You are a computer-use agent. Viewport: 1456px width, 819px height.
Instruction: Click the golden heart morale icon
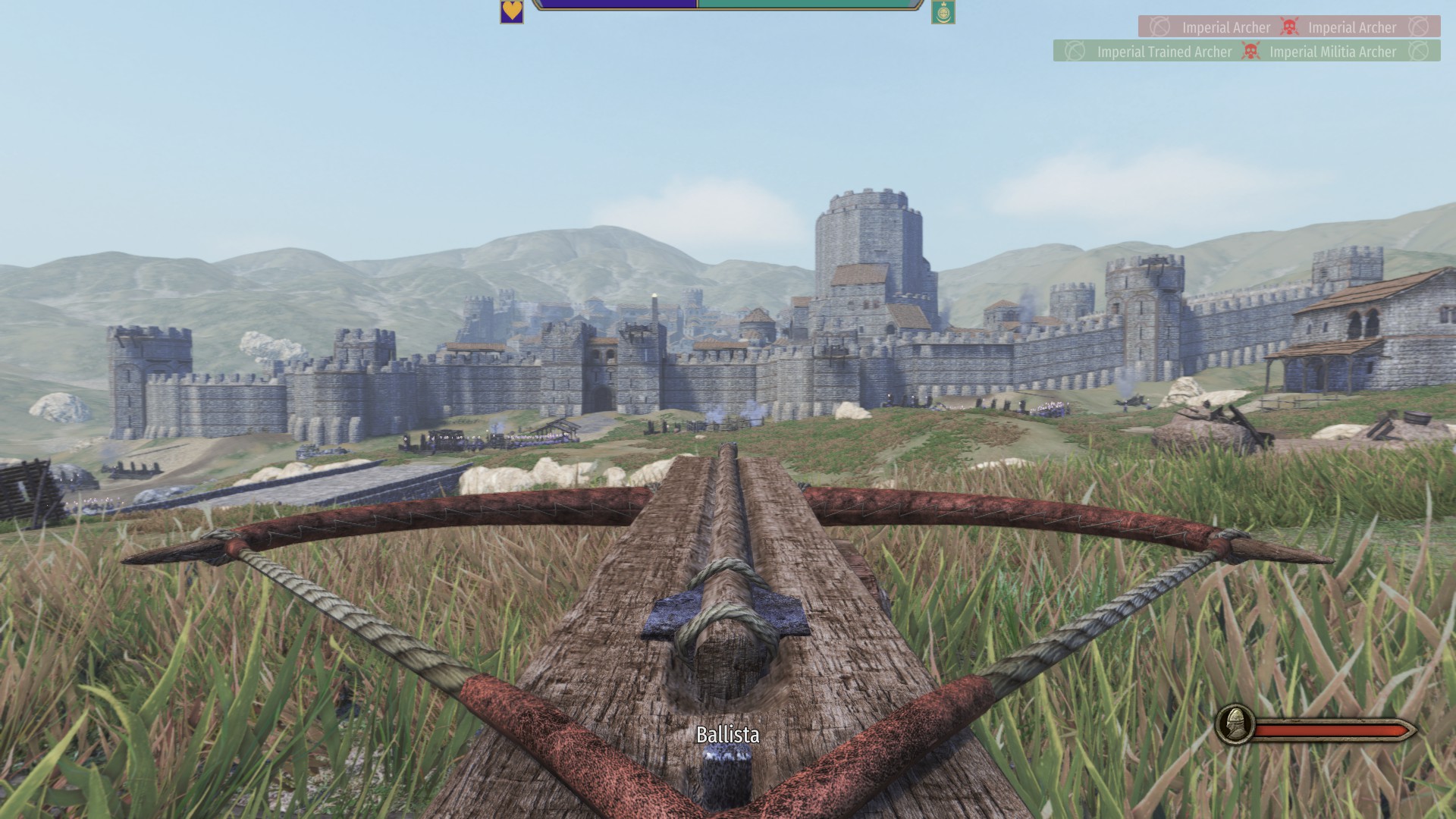pyautogui.click(x=512, y=13)
